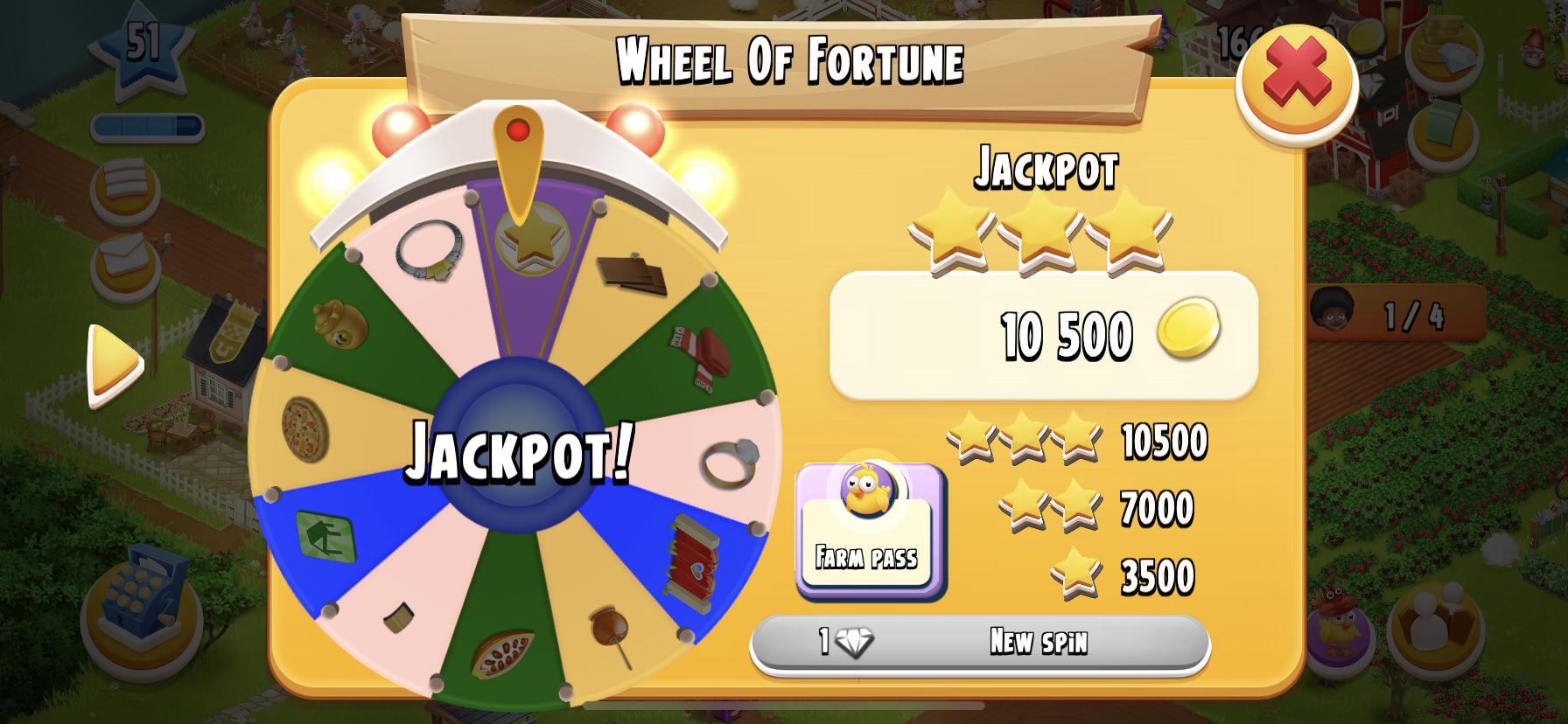This screenshot has width=1568, height=724.
Task: Select the necklace wheel segment
Action: click(429, 254)
